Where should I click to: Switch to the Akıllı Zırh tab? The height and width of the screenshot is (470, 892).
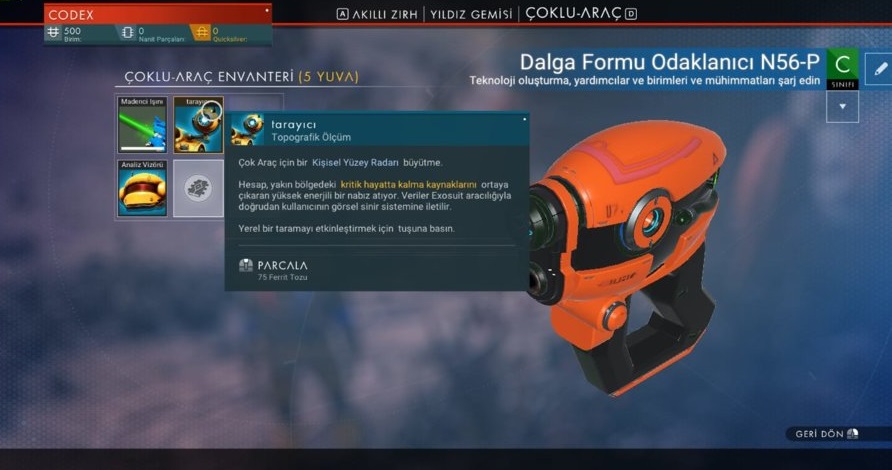(x=385, y=14)
